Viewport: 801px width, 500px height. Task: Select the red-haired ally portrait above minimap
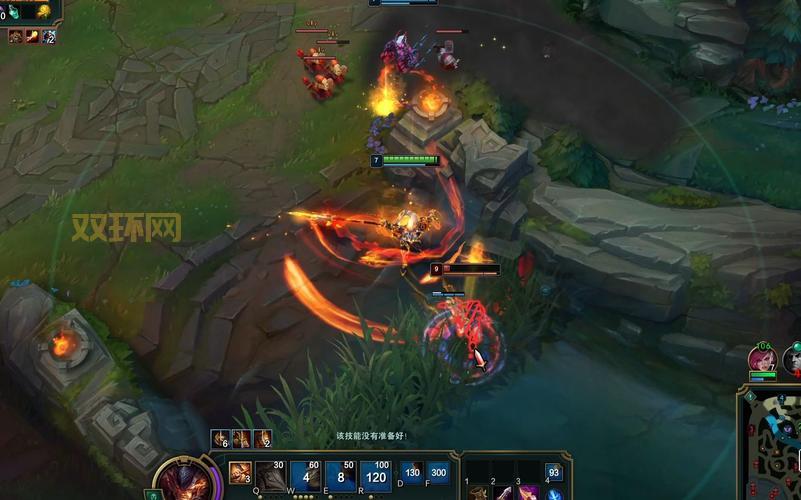(x=763, y=359)
